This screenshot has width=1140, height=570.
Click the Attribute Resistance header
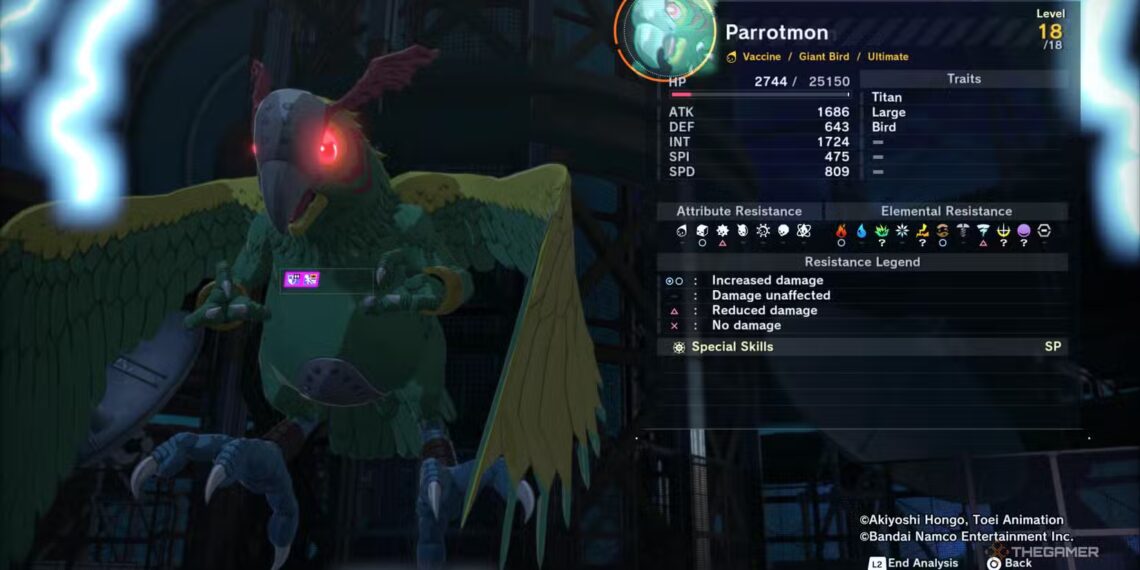pos(739,211)
